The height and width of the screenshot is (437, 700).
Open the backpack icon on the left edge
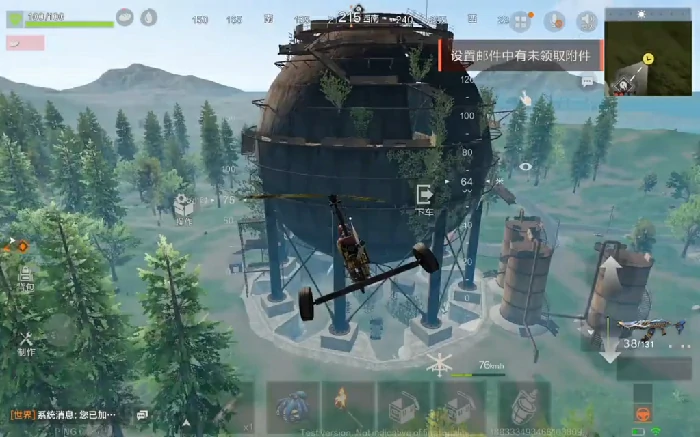[26, 279]
